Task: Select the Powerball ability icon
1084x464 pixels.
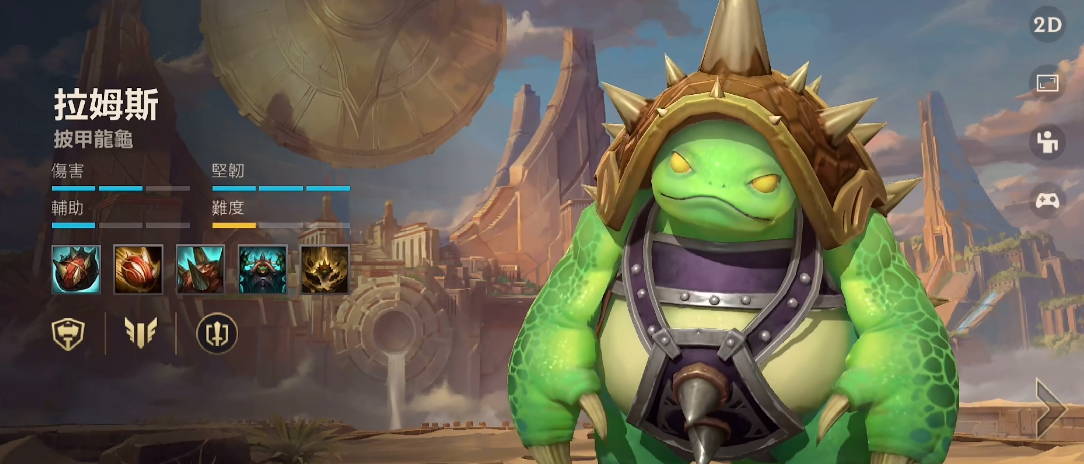Action: tap(138, 269)
